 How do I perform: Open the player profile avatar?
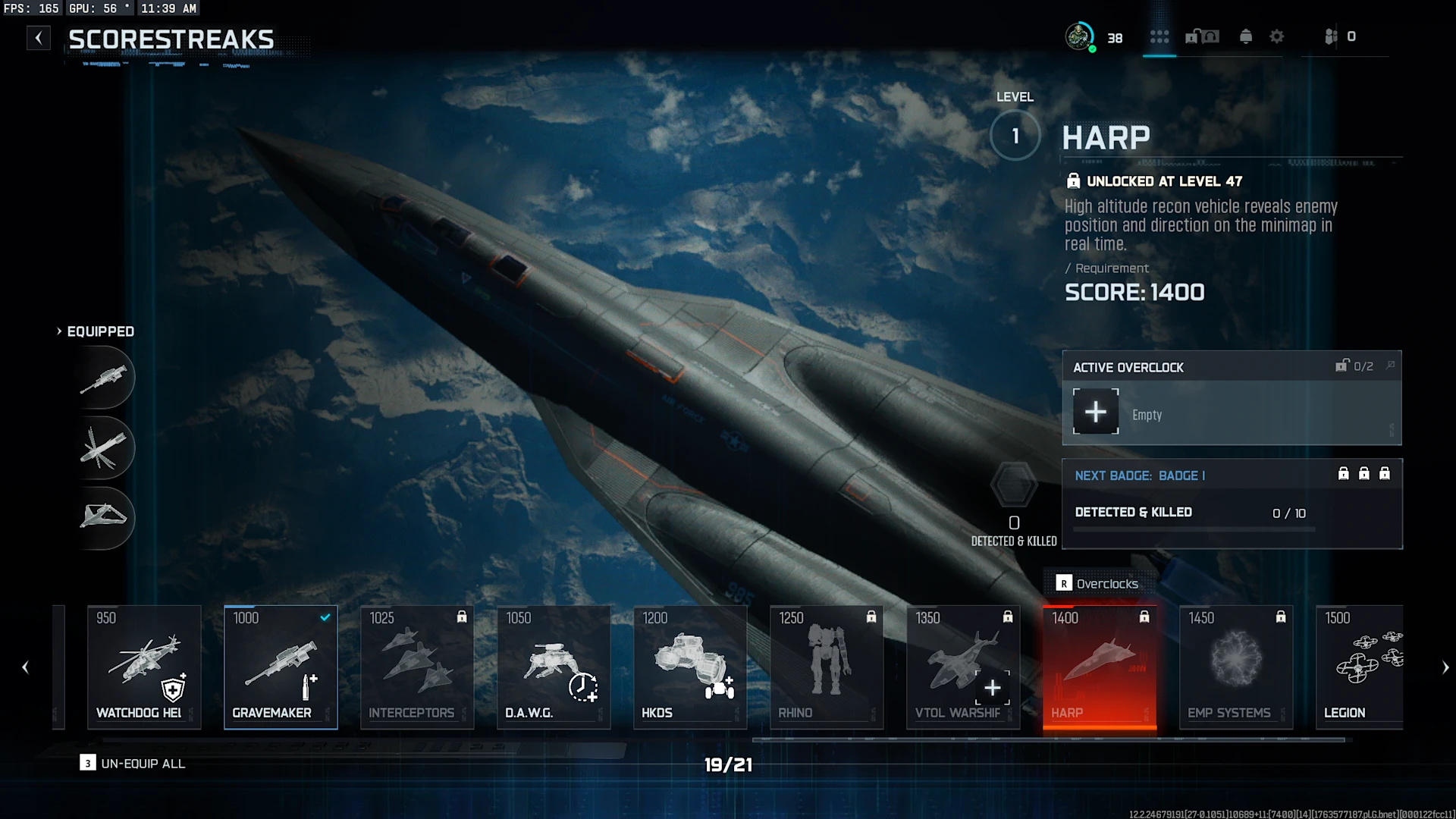pyautogui.click(x=1079, y=36)
